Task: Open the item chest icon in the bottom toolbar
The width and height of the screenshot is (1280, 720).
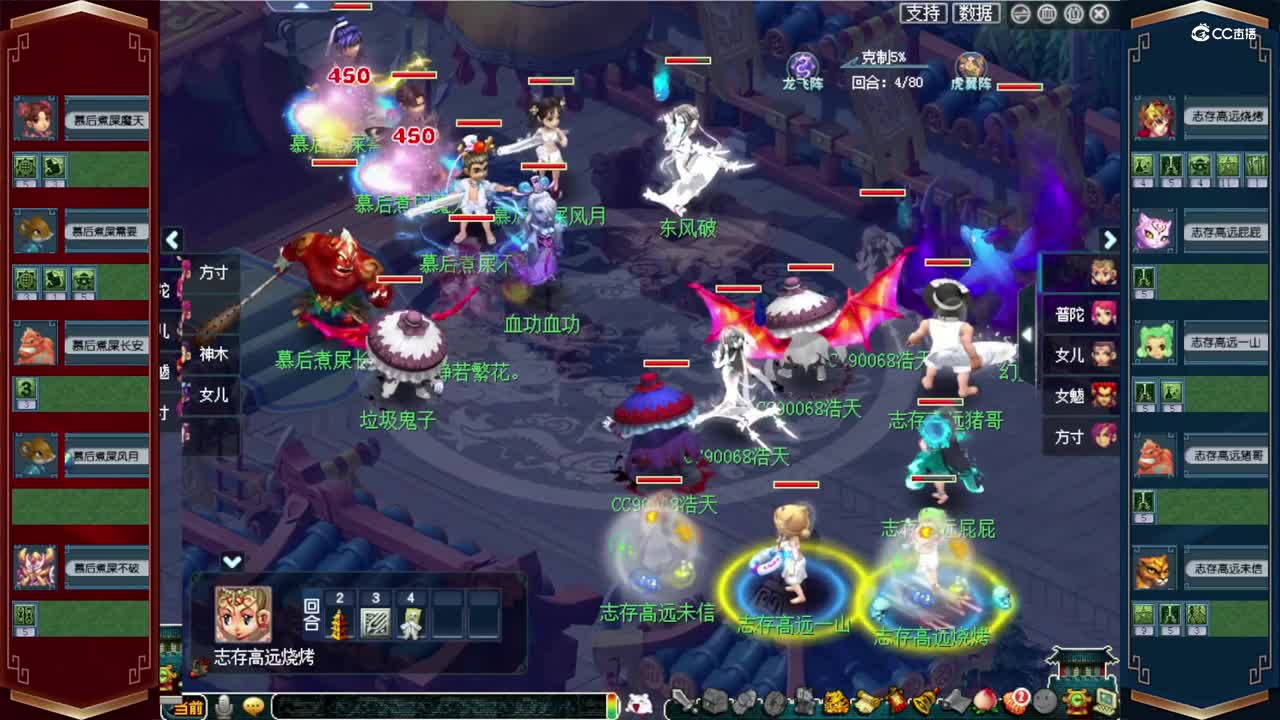Action: coord(713,703)
